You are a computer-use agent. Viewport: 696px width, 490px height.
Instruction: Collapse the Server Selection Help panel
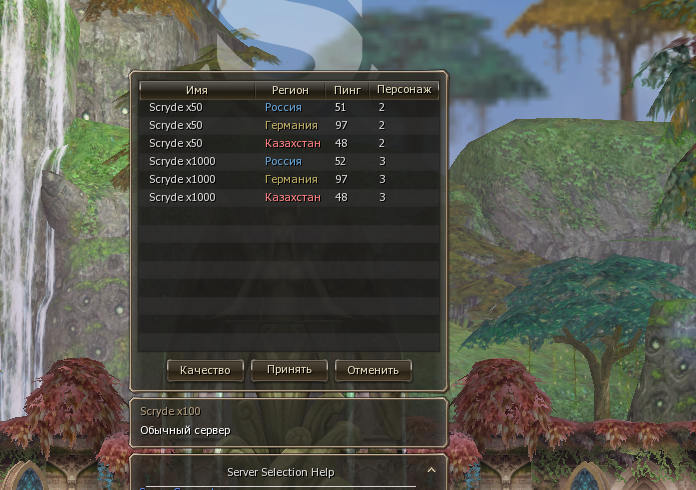pyautogui.click(x=431, y=469)
